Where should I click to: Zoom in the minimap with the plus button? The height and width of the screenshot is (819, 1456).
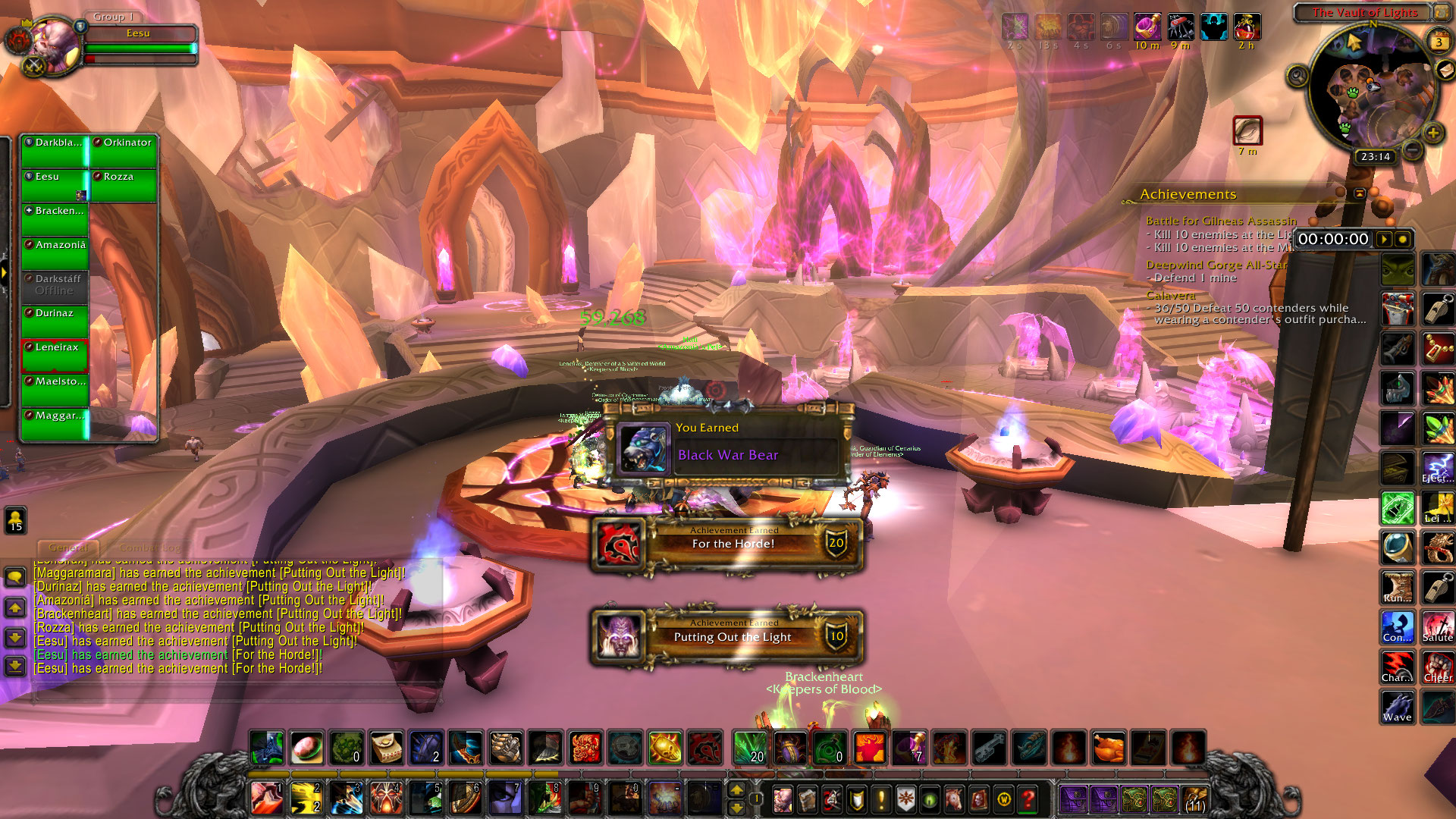pyautogui.click(x=1432, y=134)
